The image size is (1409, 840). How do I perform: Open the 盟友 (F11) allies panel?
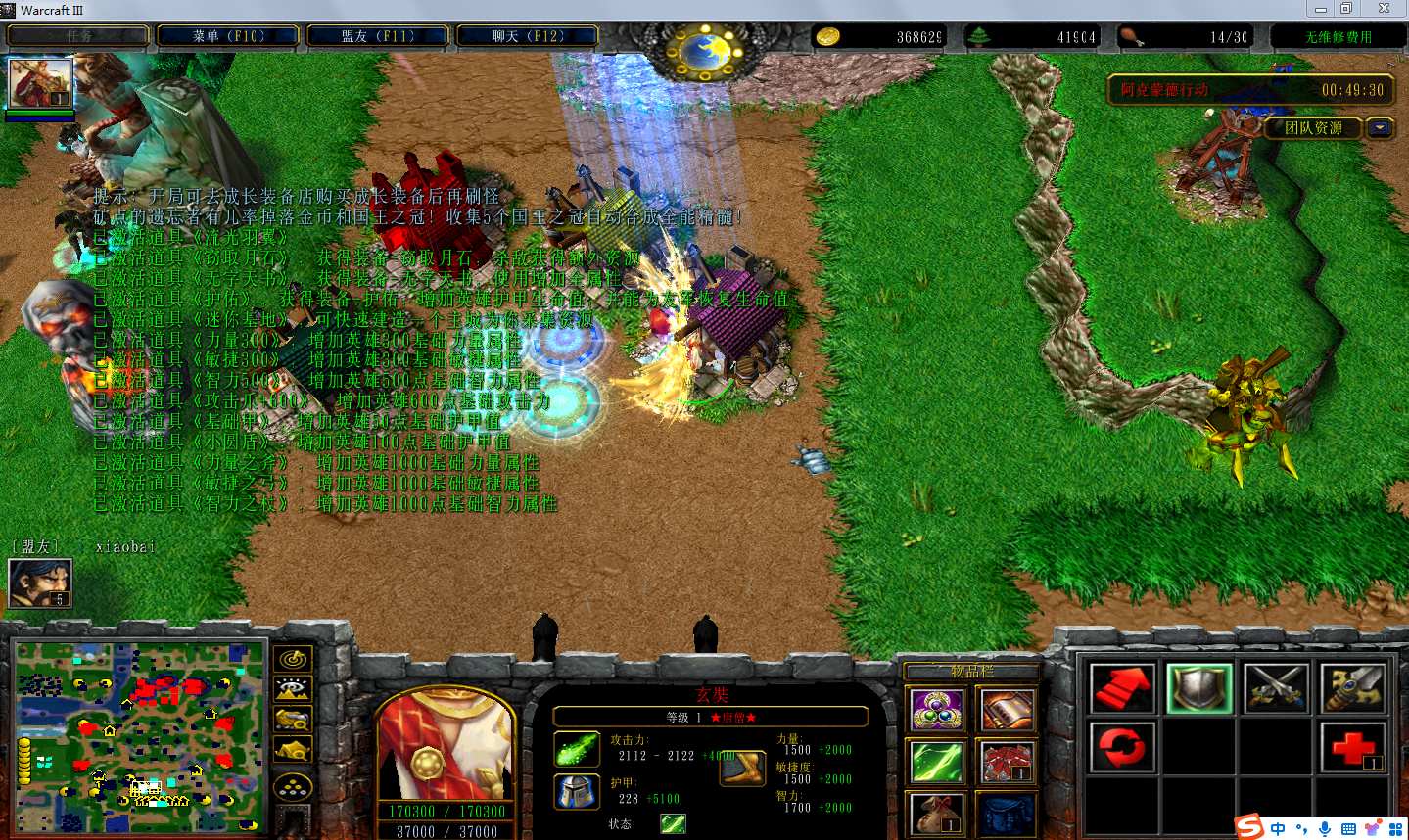(378, 36)
